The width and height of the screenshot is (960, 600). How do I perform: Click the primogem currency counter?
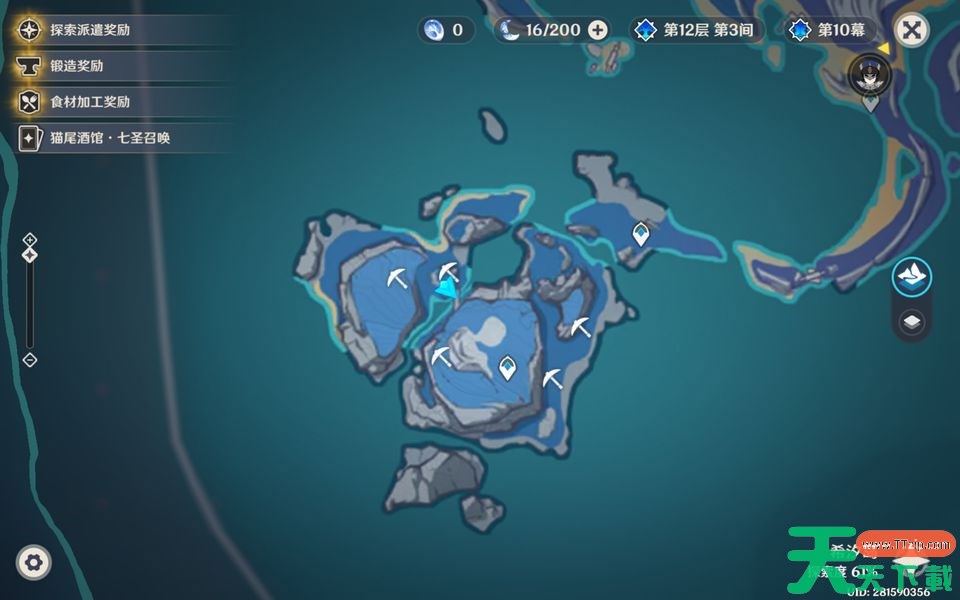tap(446, 30)
